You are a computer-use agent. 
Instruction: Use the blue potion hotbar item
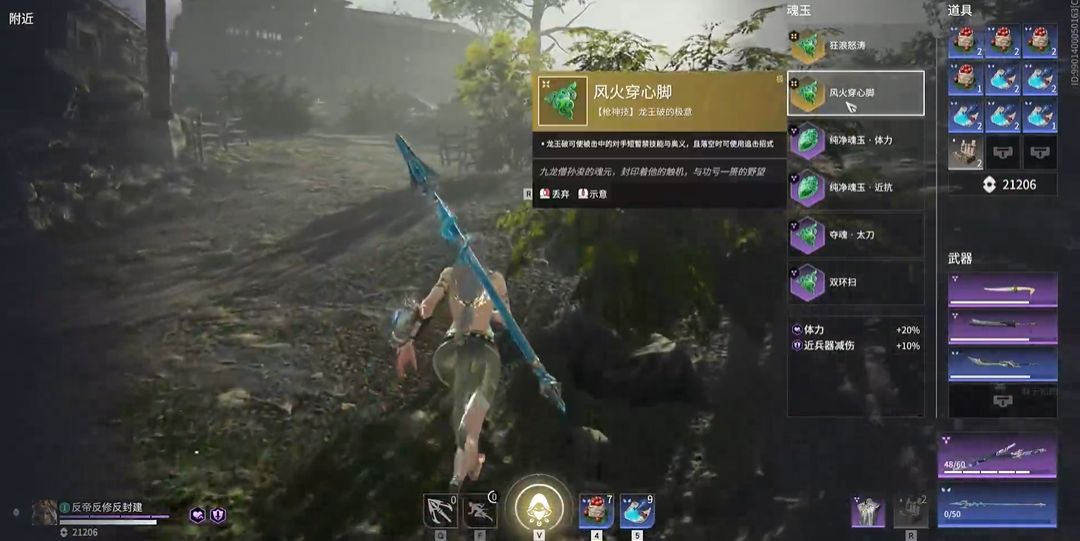[636, 510]
